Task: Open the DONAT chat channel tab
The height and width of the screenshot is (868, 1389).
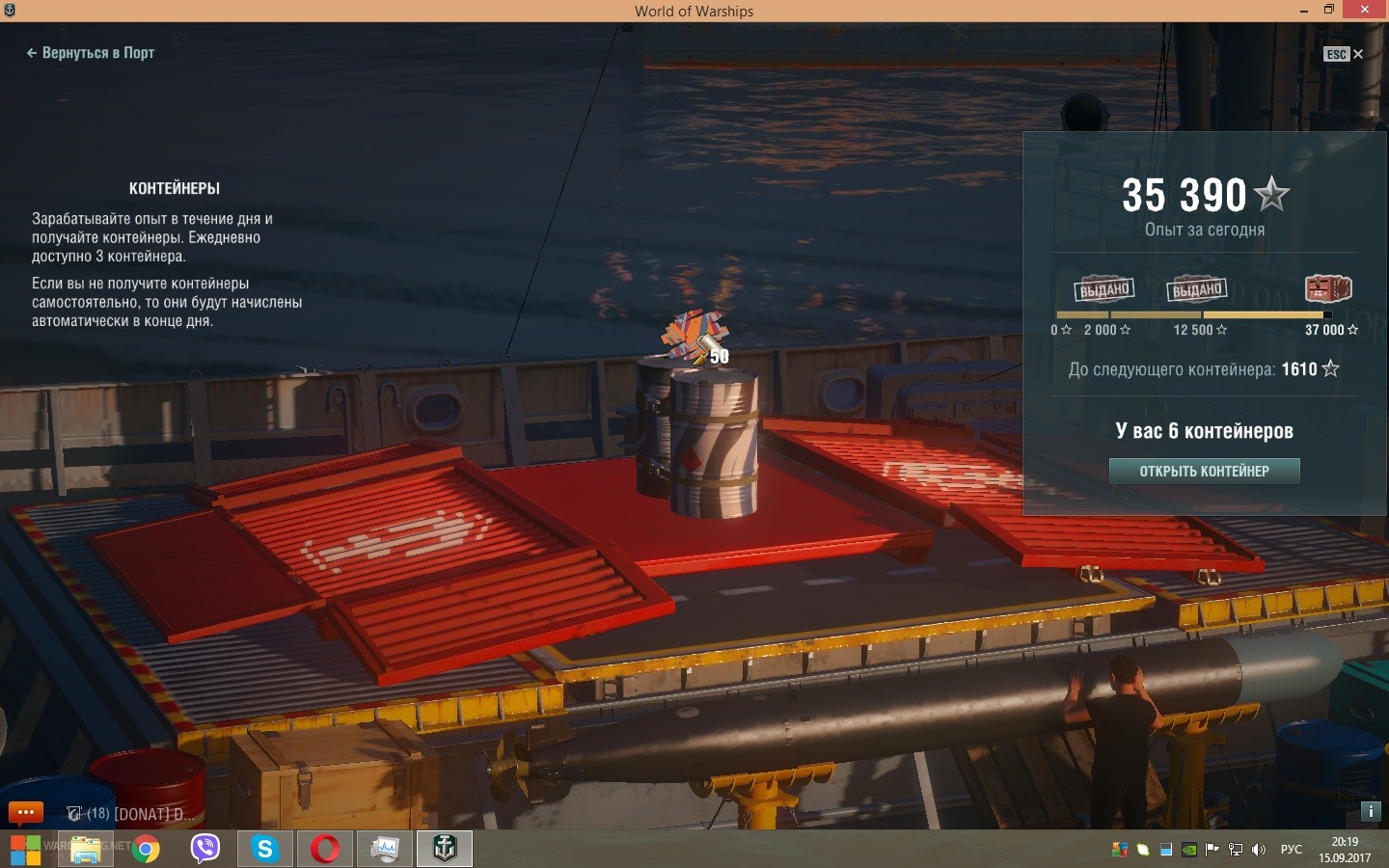Action: click(x=131, y=814)
